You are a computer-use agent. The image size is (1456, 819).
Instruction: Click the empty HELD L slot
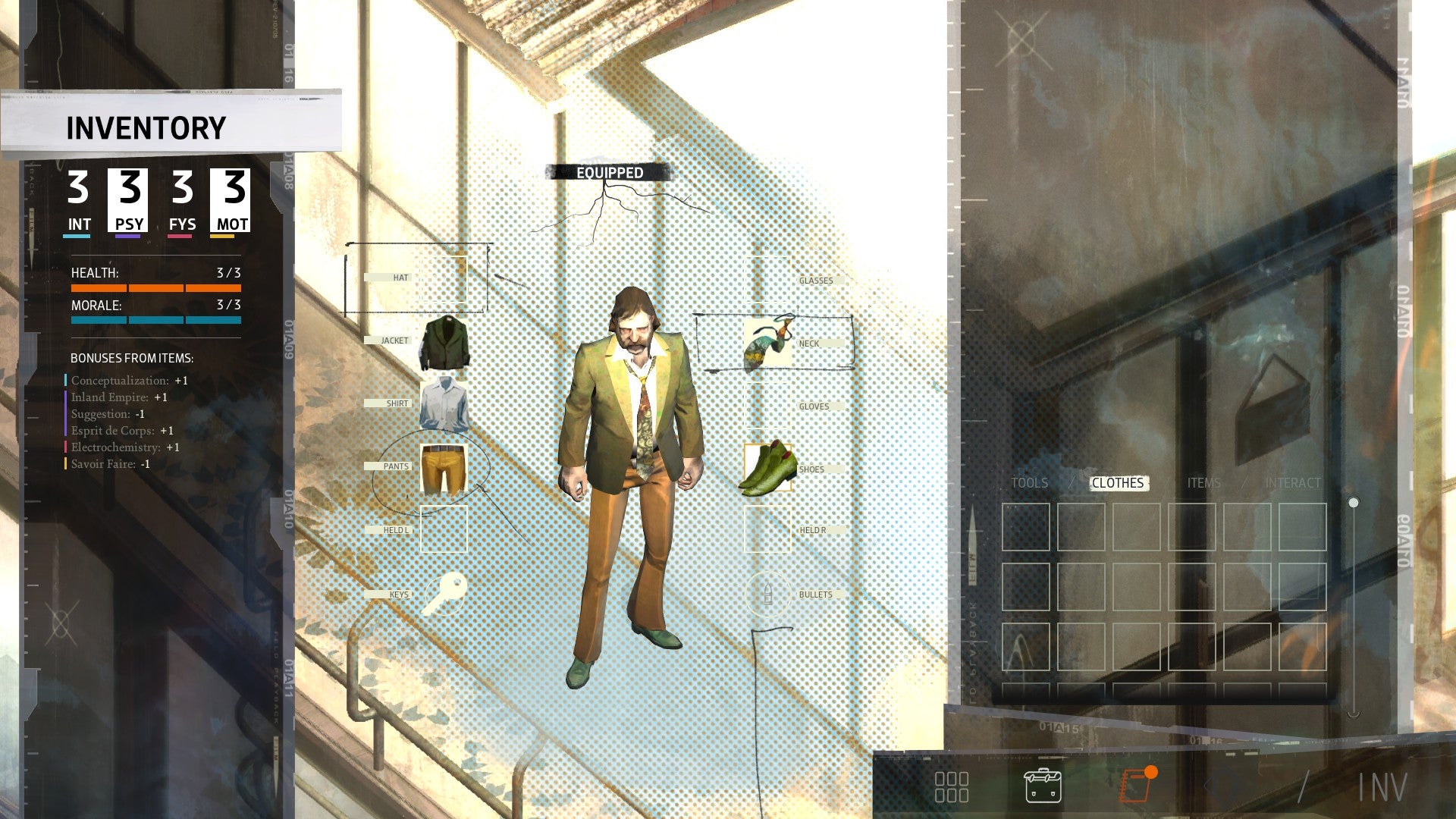pyautogui.click(x=444, y=528)
